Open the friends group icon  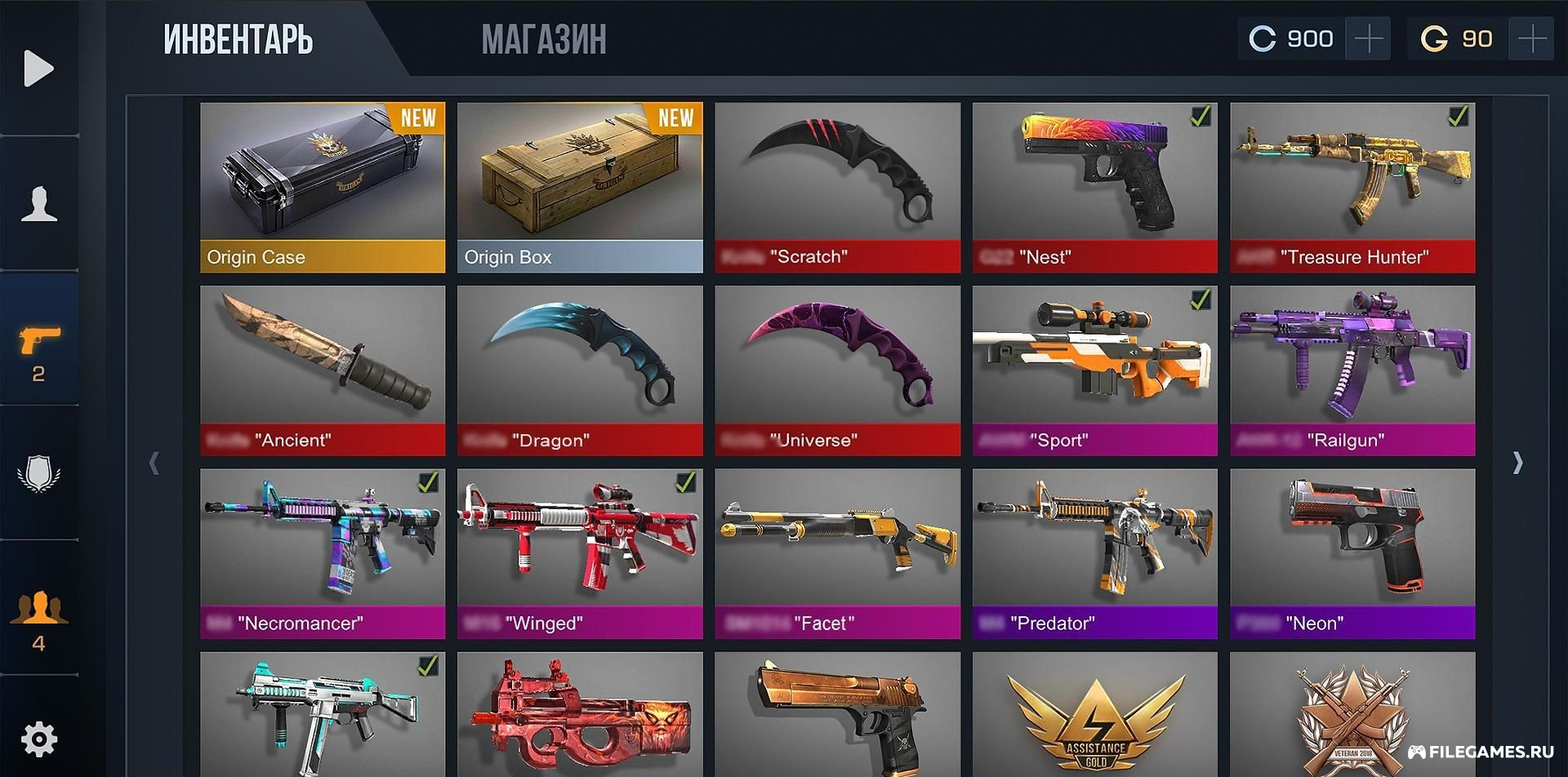[38, 618]
